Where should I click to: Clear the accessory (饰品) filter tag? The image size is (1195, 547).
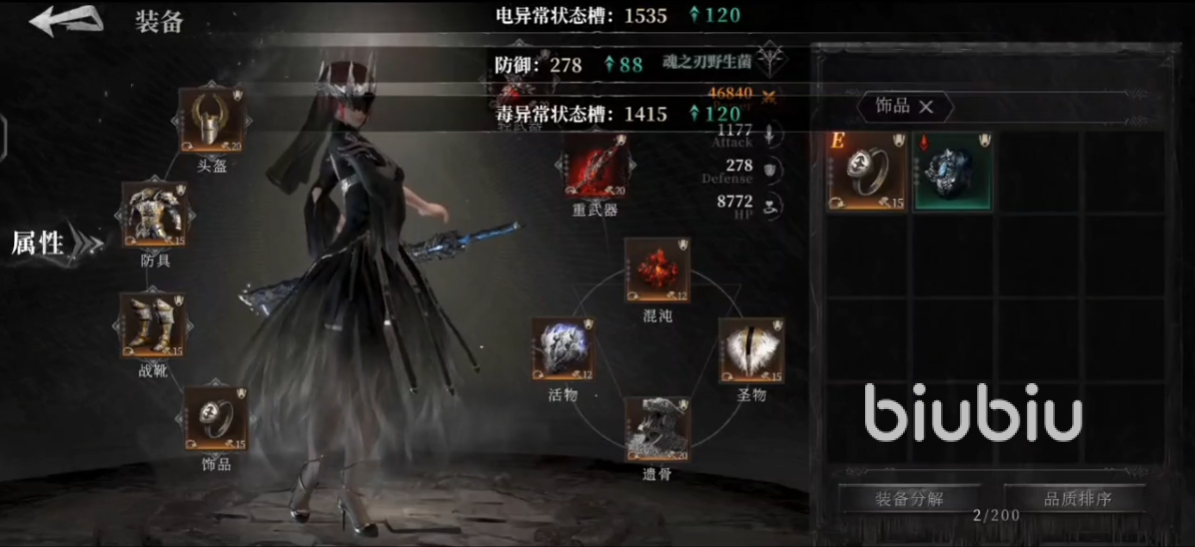point(926,107)
